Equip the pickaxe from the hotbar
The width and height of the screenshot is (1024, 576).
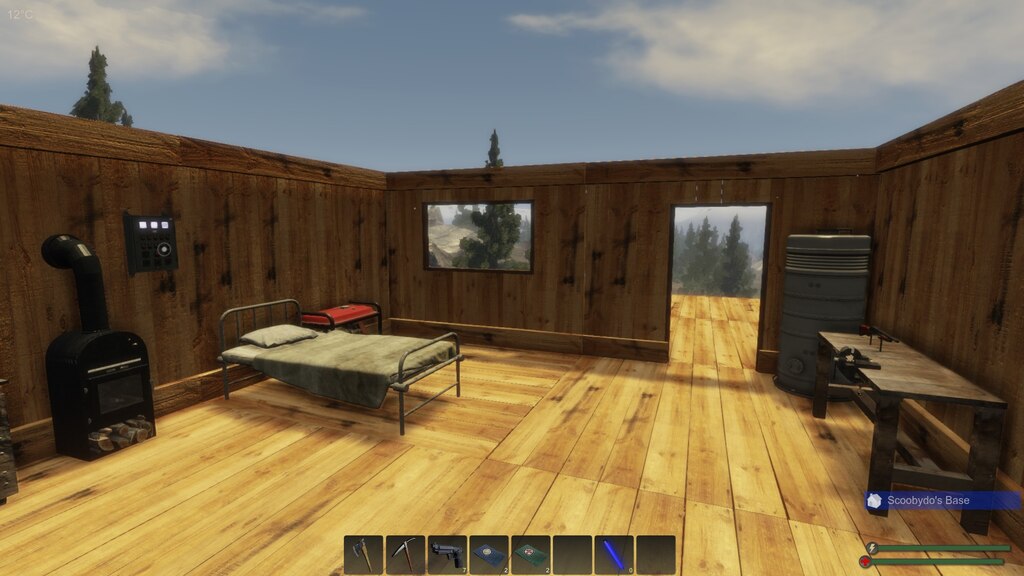[x=406, y=555]
